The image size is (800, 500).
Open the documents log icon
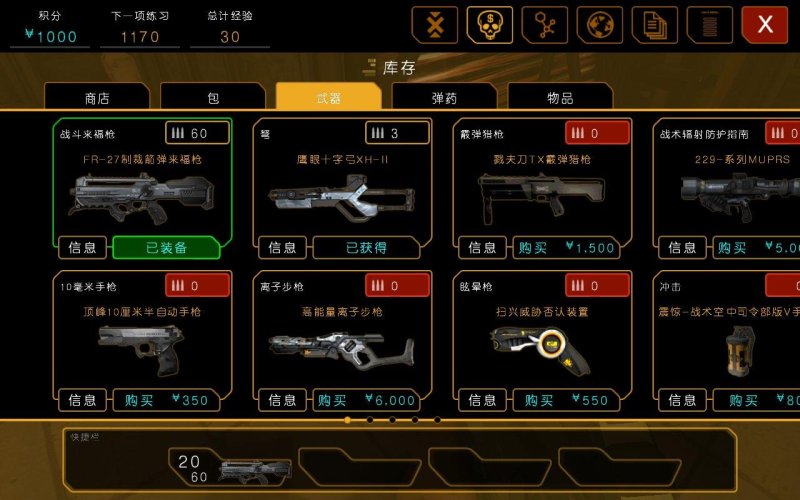pos(655,25)
